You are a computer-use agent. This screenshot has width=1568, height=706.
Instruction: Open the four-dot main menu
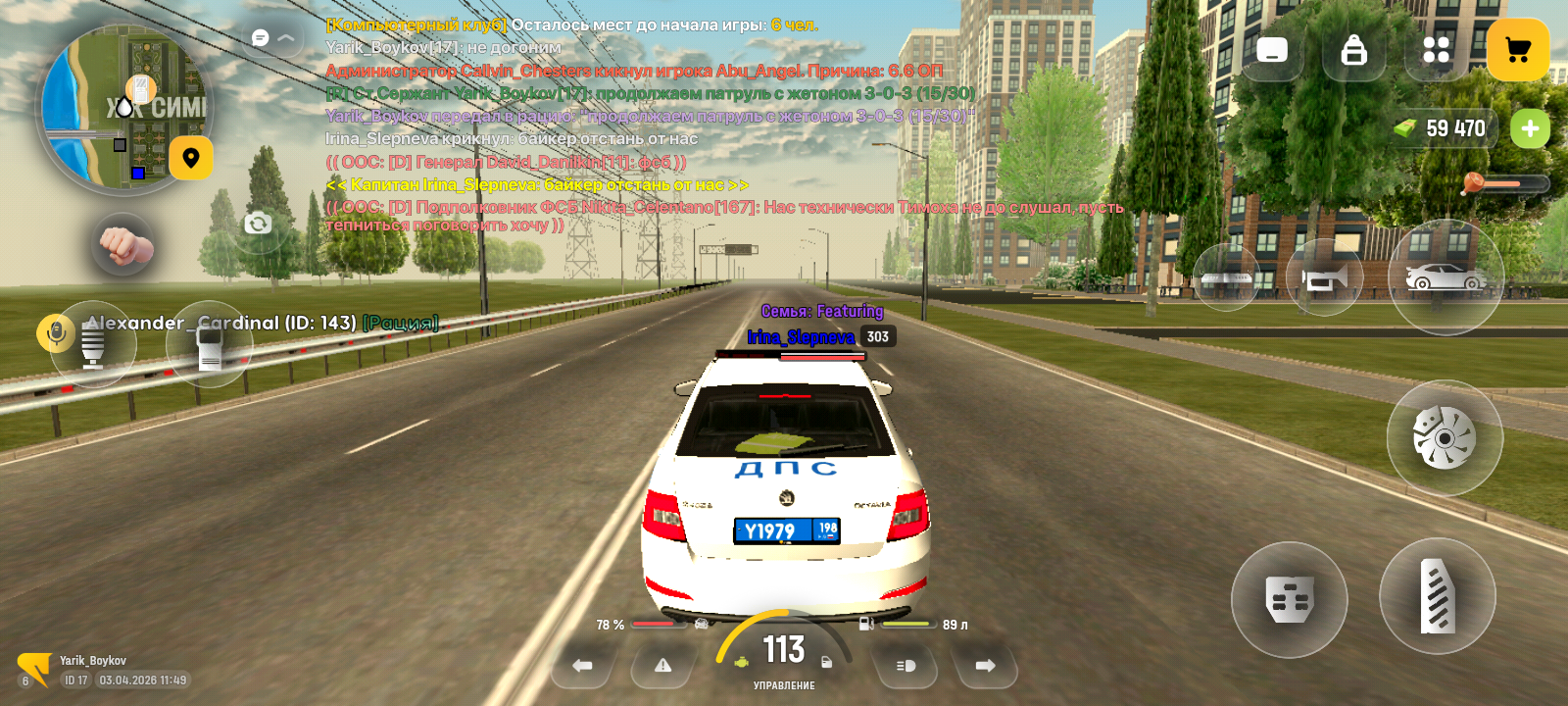coord(1436,50)
